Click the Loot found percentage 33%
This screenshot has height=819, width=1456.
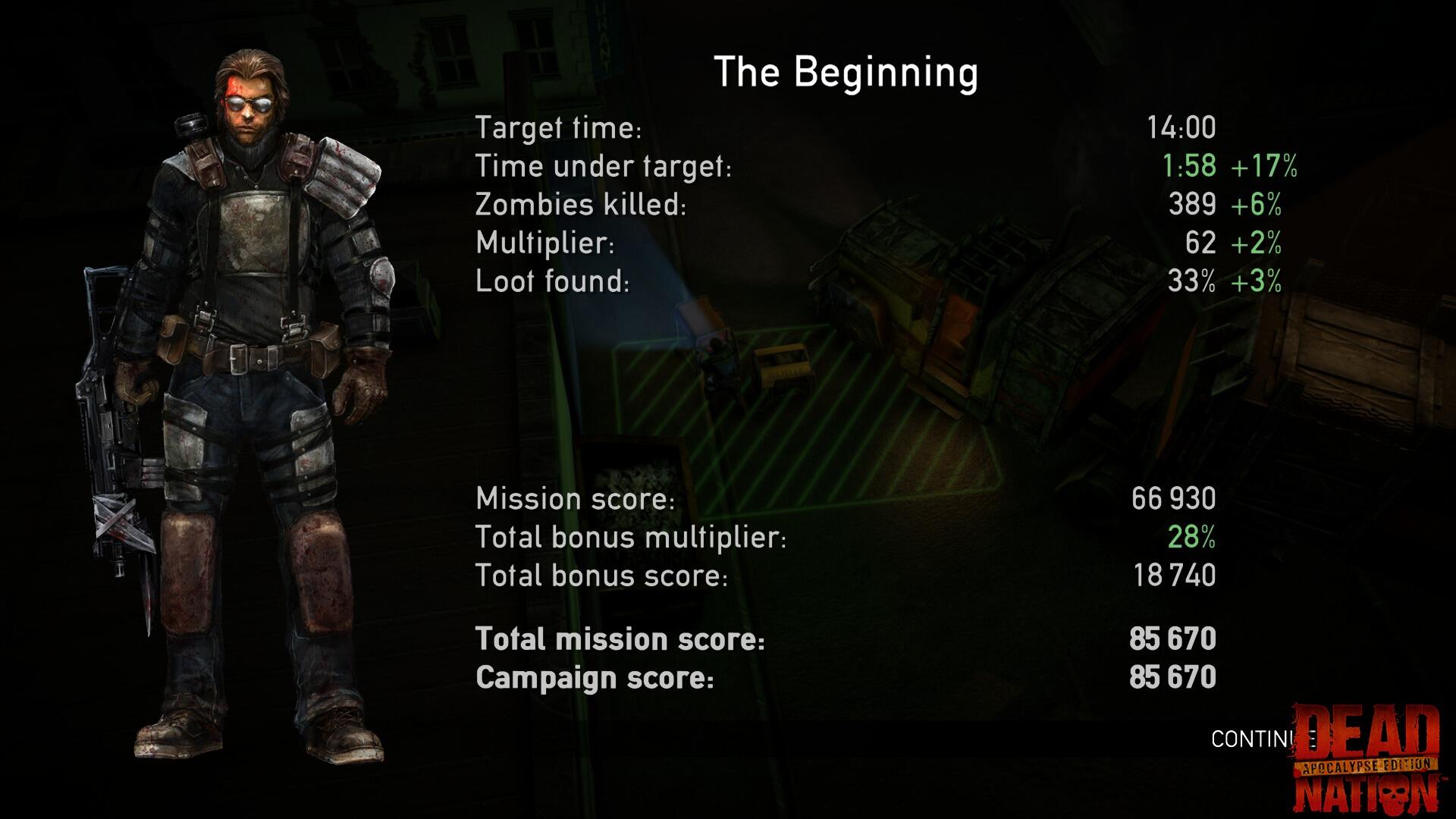click(1193, 281)
